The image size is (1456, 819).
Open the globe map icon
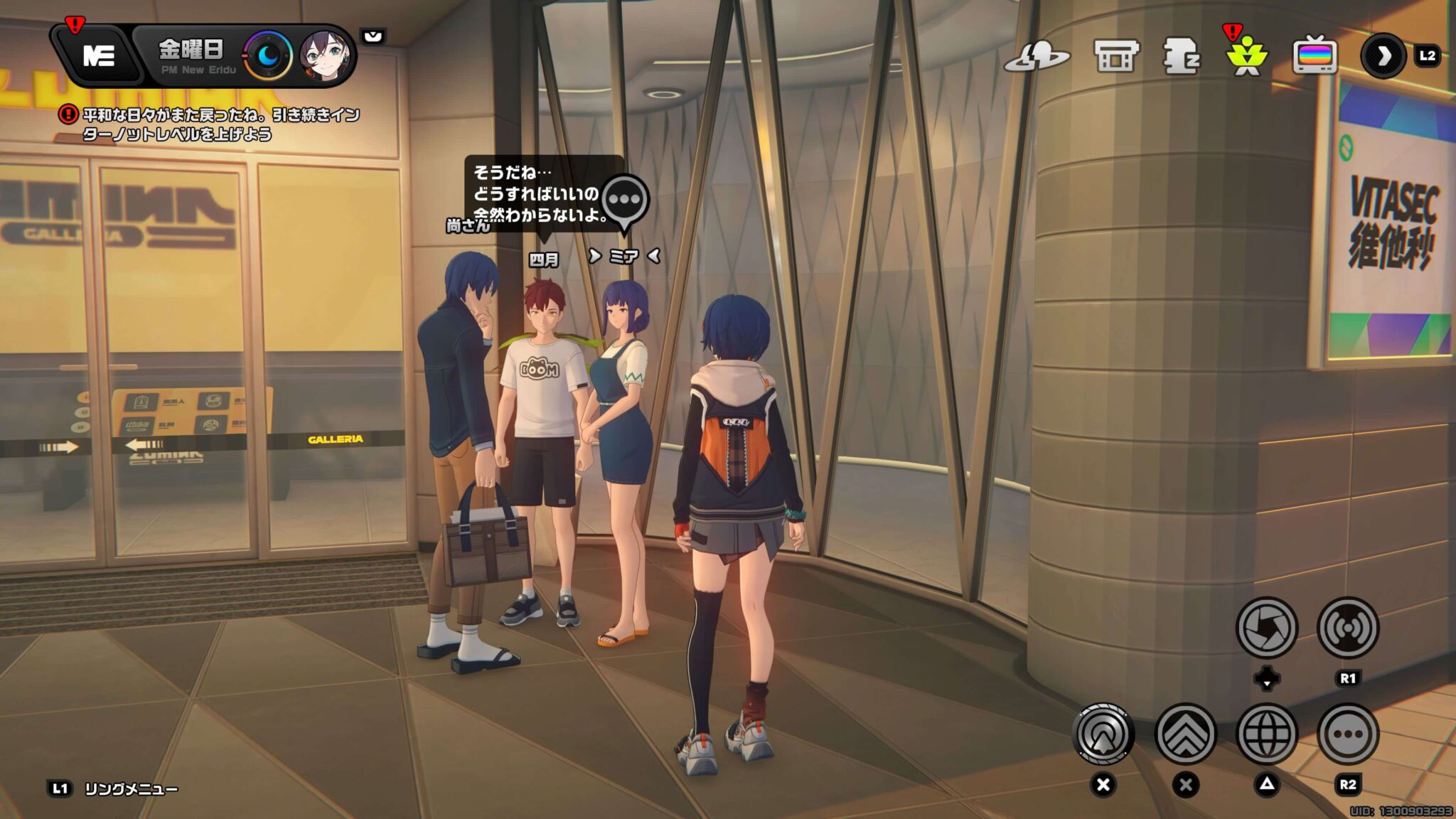1266,734
